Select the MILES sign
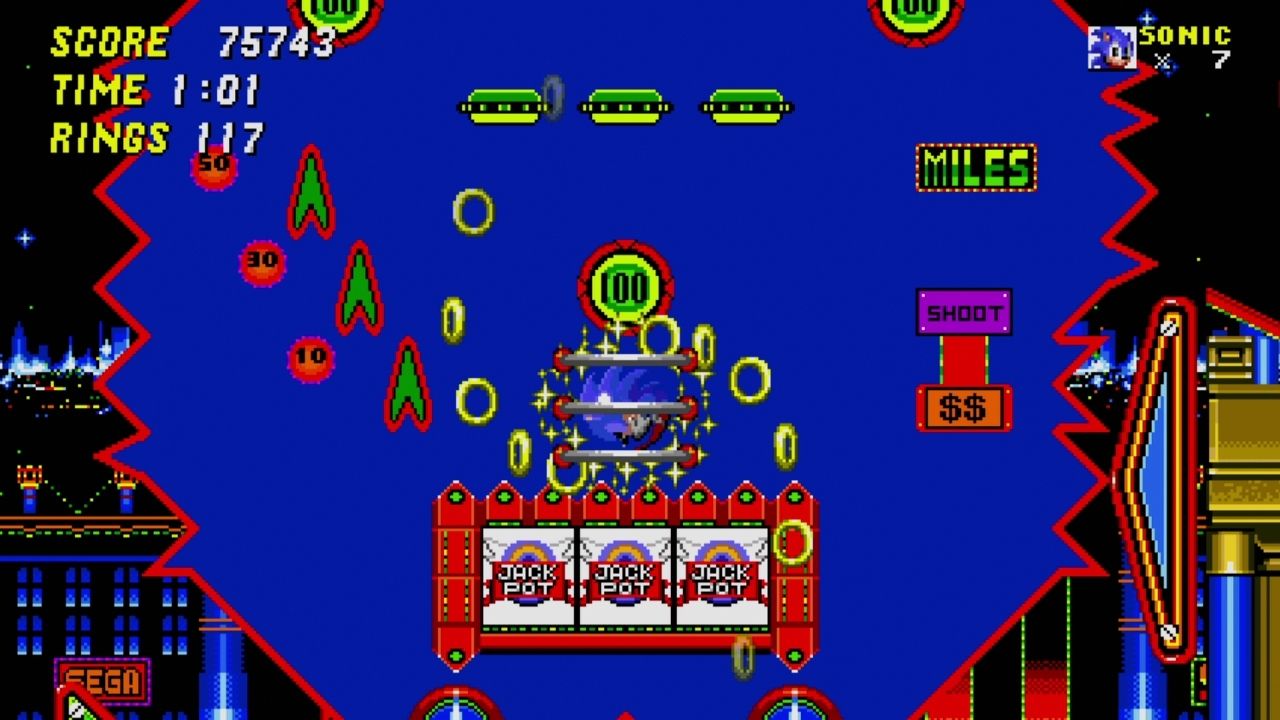 pyautogui.click(x=977, y=166)
